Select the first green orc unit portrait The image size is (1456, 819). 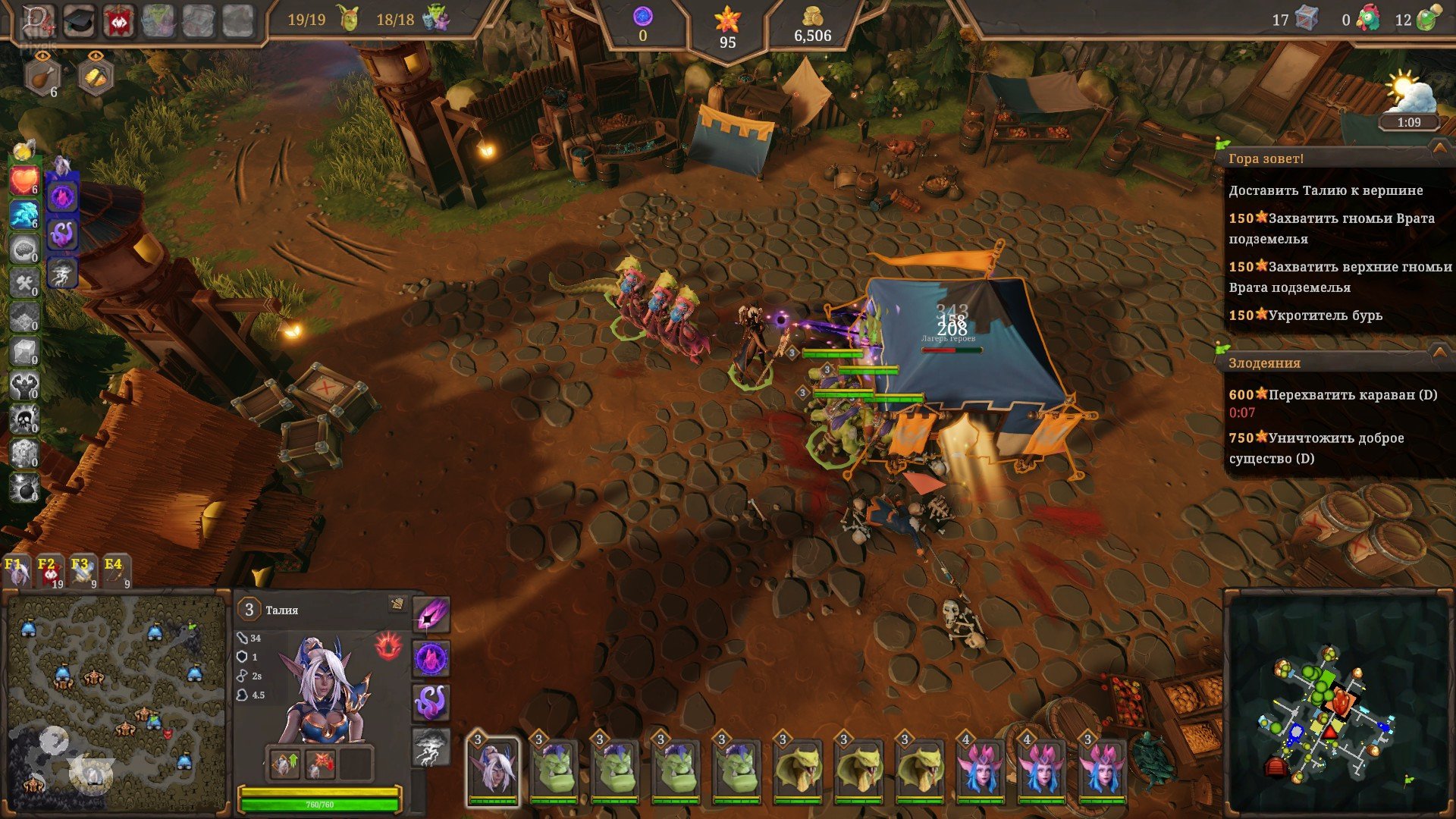[x=554, y=770]
